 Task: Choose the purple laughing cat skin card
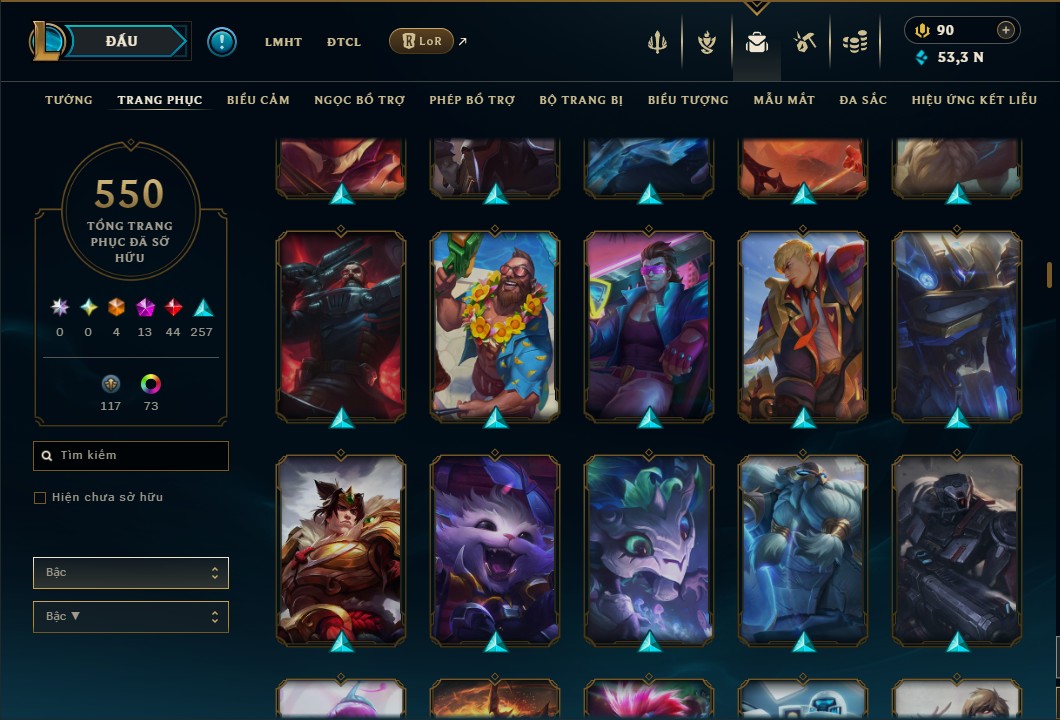tap(495, 548)
